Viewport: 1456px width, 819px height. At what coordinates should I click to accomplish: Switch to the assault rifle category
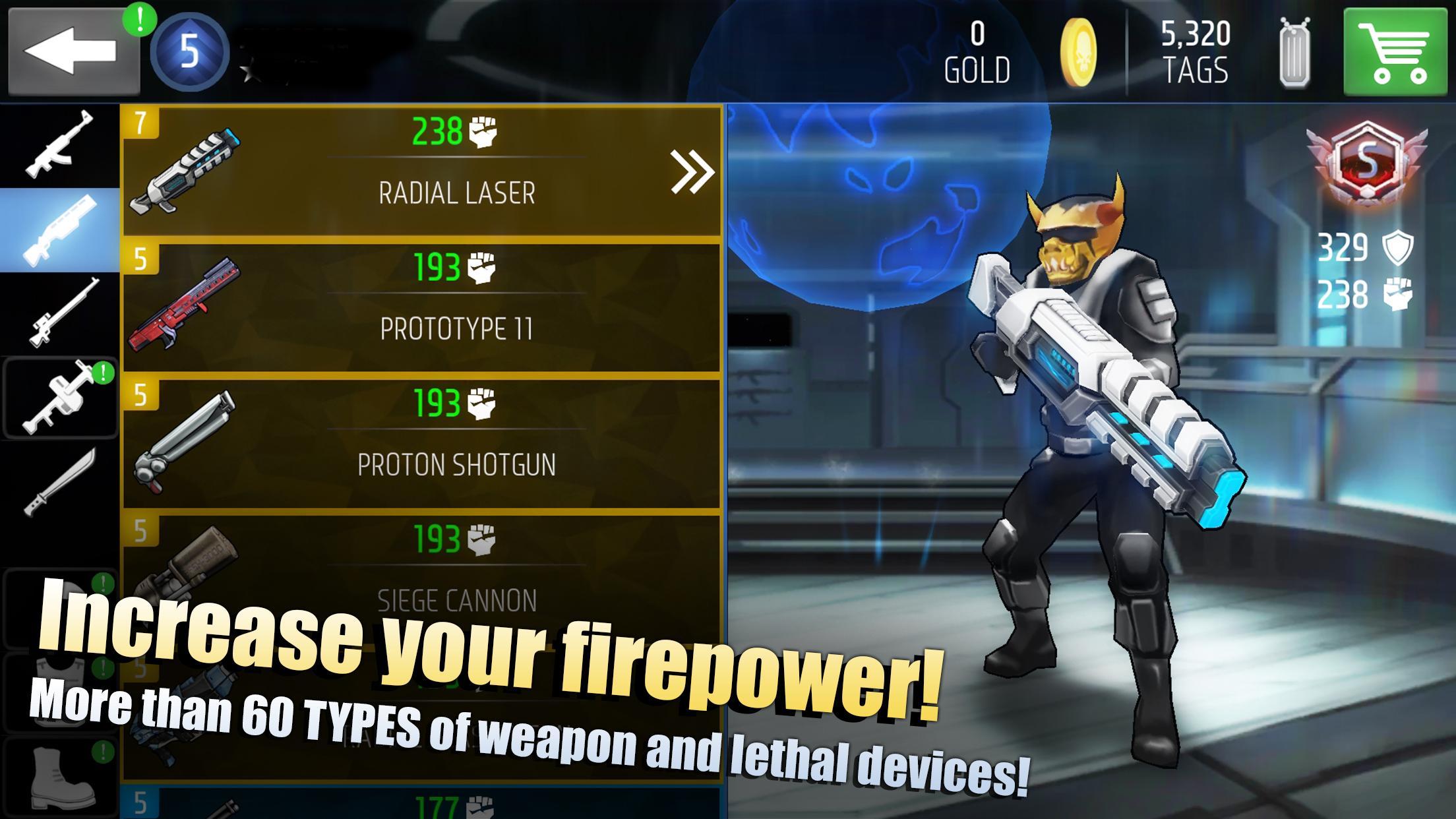(59, 145)
